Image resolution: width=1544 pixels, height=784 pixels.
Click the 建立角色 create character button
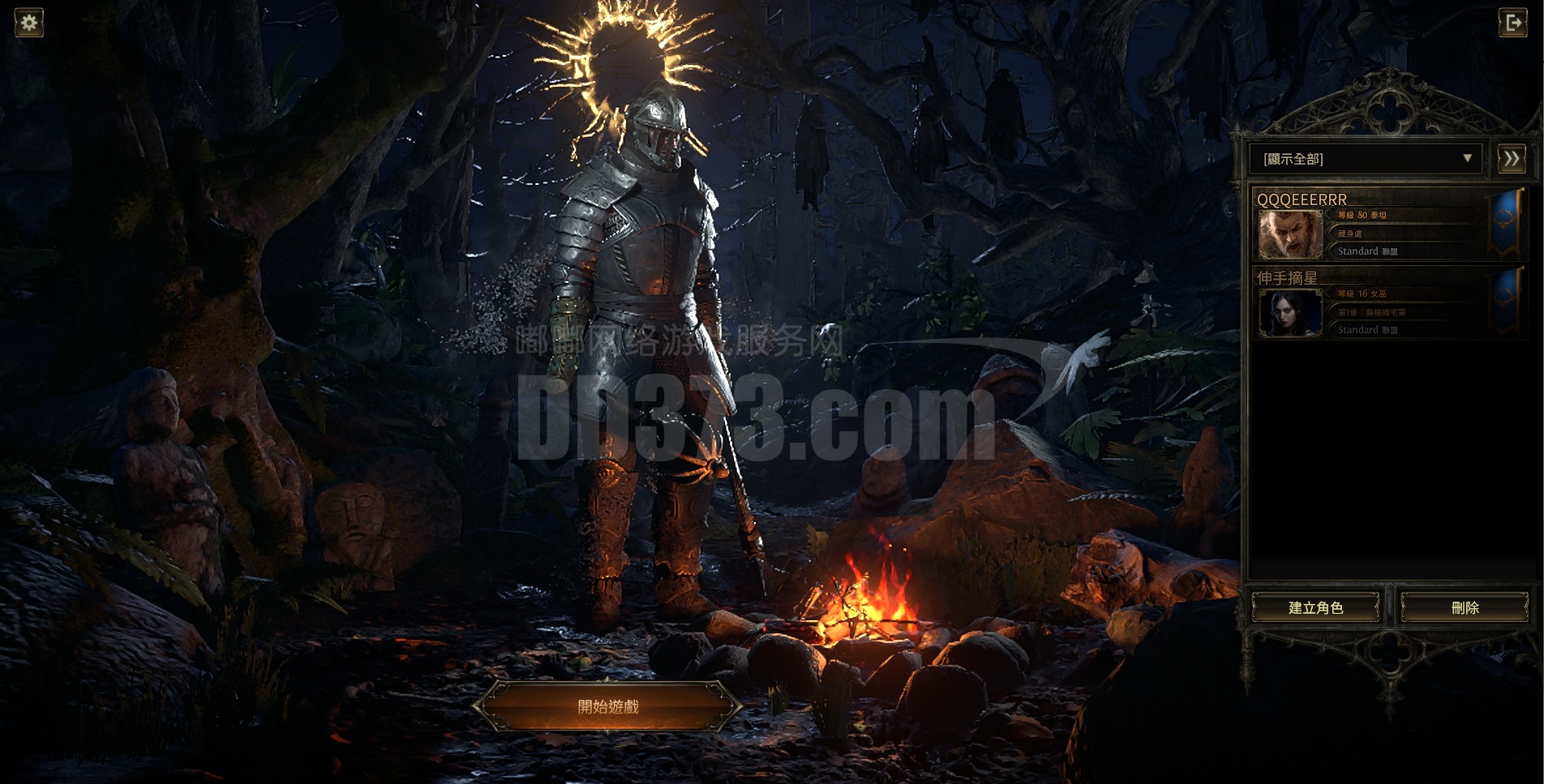[1315, 607]
